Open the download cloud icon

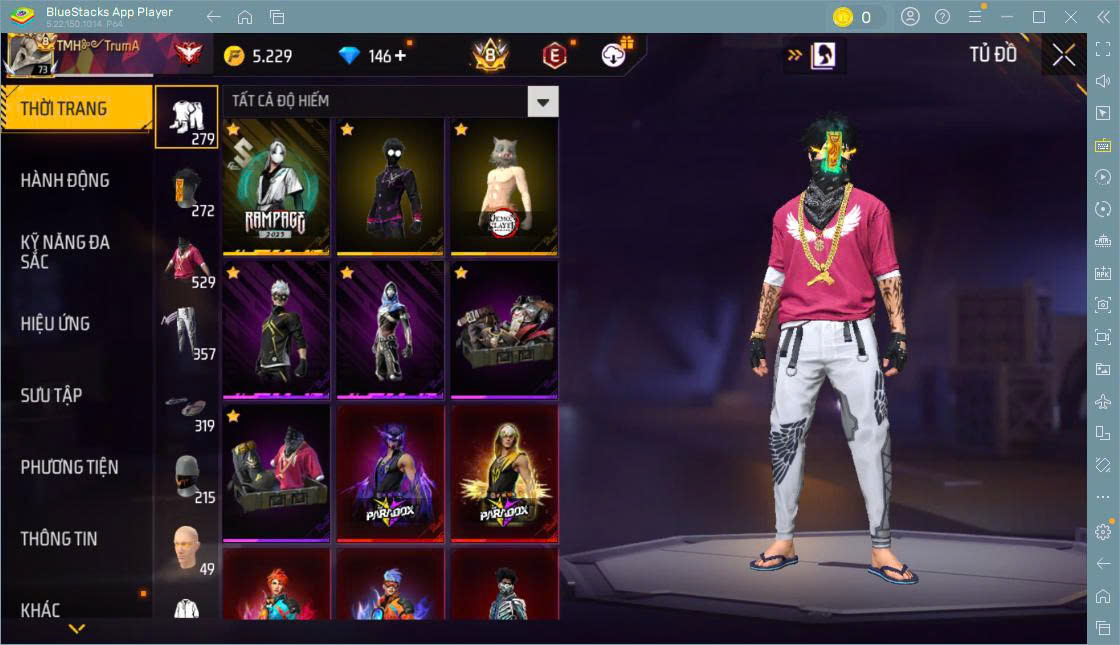(x=614, y=56)
